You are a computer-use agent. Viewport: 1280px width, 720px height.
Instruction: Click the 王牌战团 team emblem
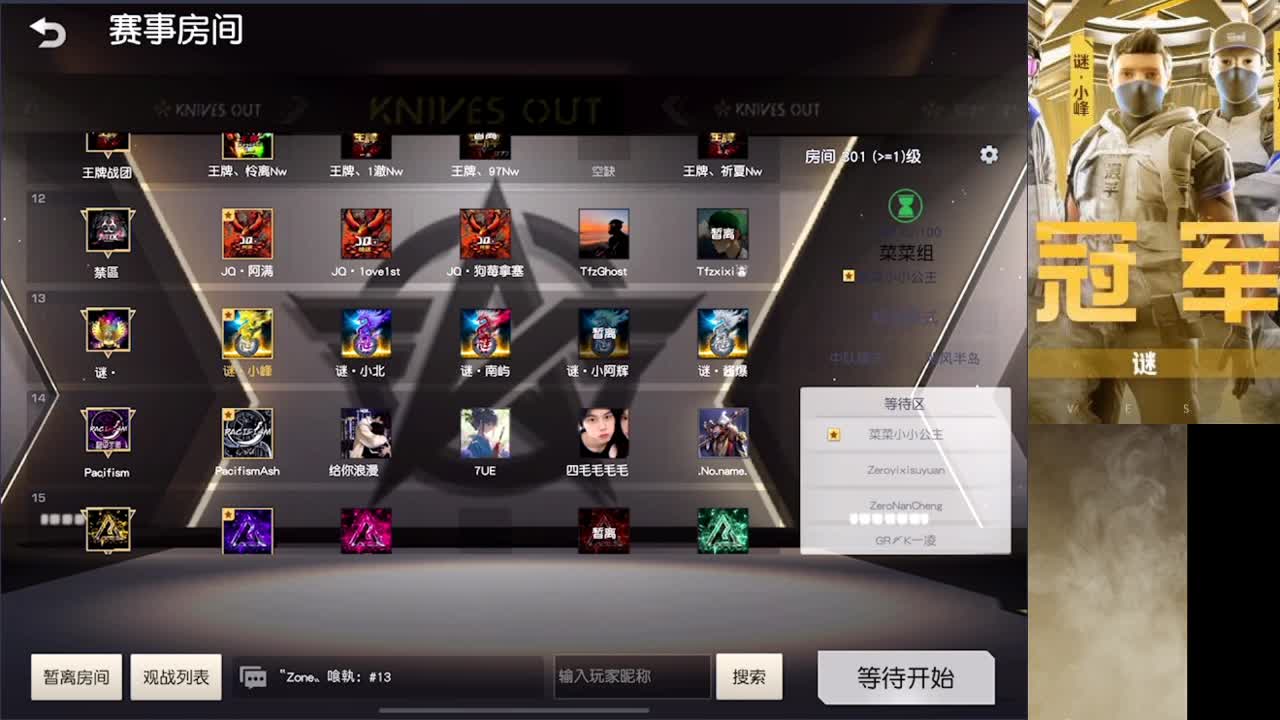click(108, 140)
